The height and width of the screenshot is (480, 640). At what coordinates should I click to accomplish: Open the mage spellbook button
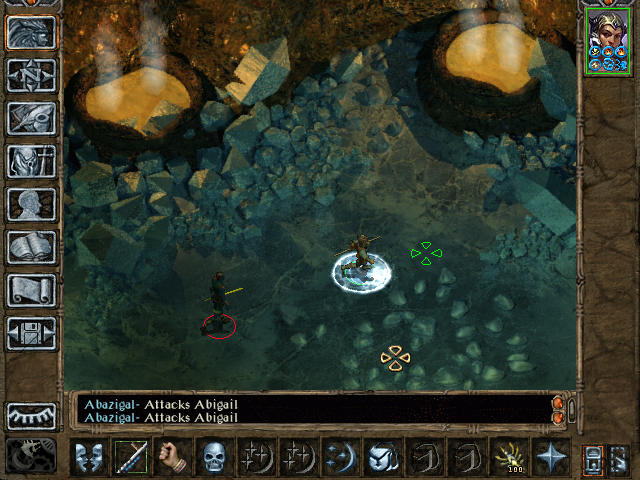click(x=31, y=247)
